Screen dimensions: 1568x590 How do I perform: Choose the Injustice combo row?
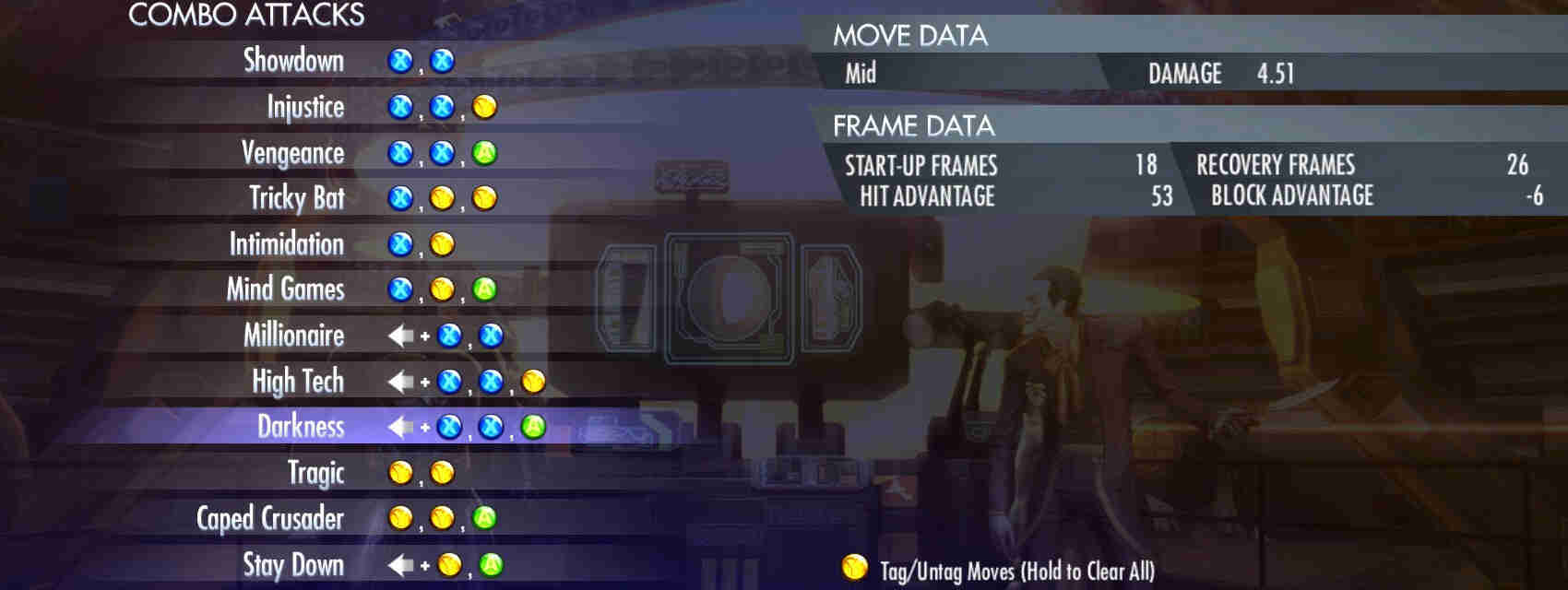coord(305,107)
